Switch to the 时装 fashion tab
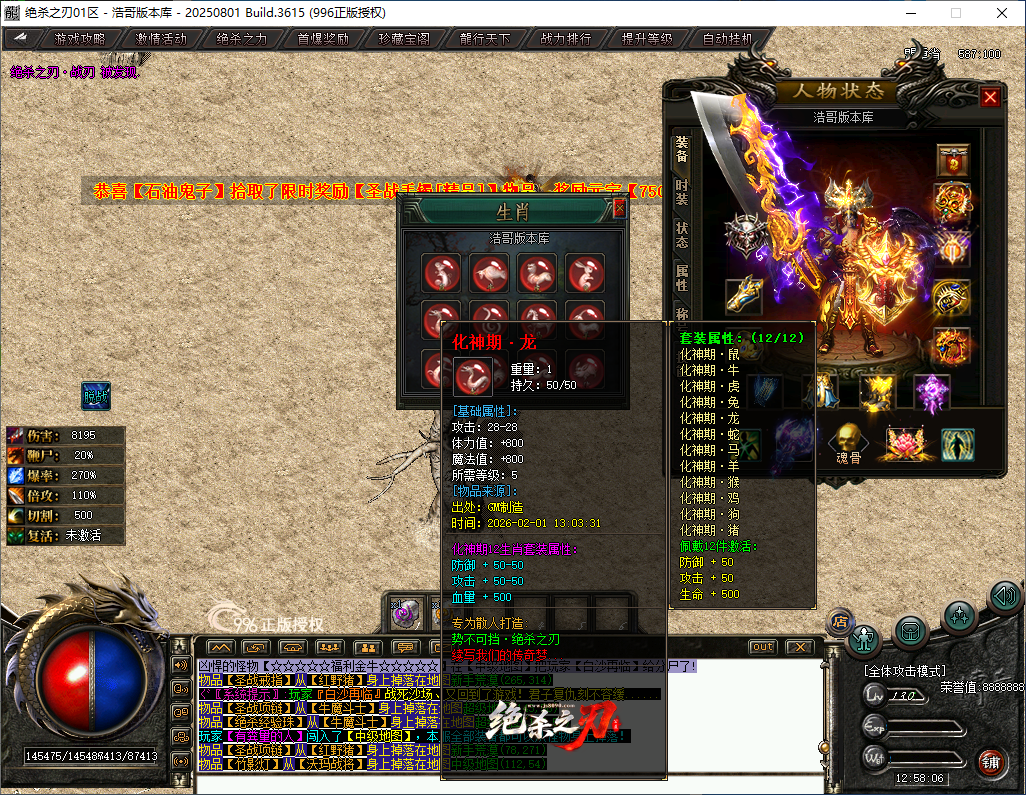This screenshot has width=1026, height=795. [681, 194]
